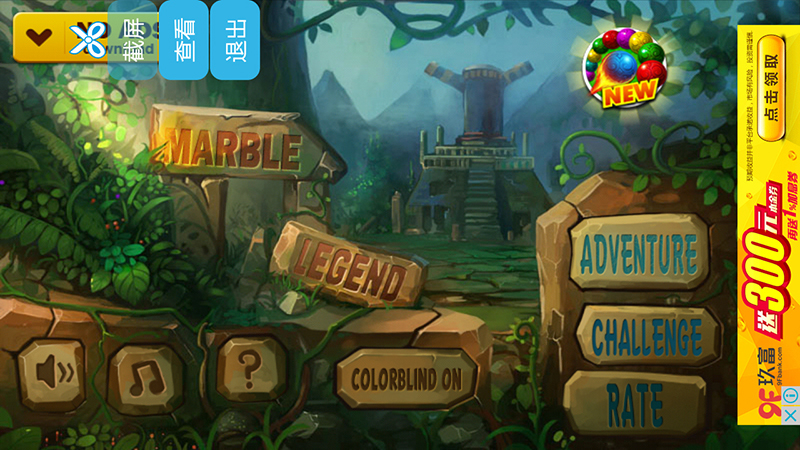Viewport: 800px width, 450px height.
Task: Start the Adventure mode
Action: click(638, 254)
